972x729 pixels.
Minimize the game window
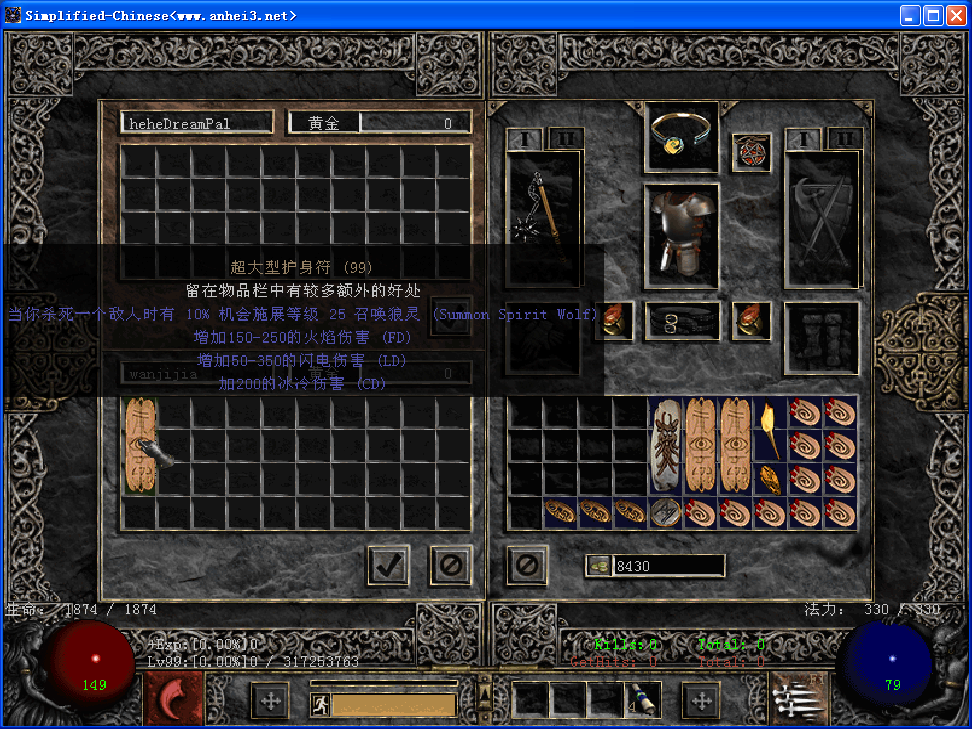(x=910, y=15)
